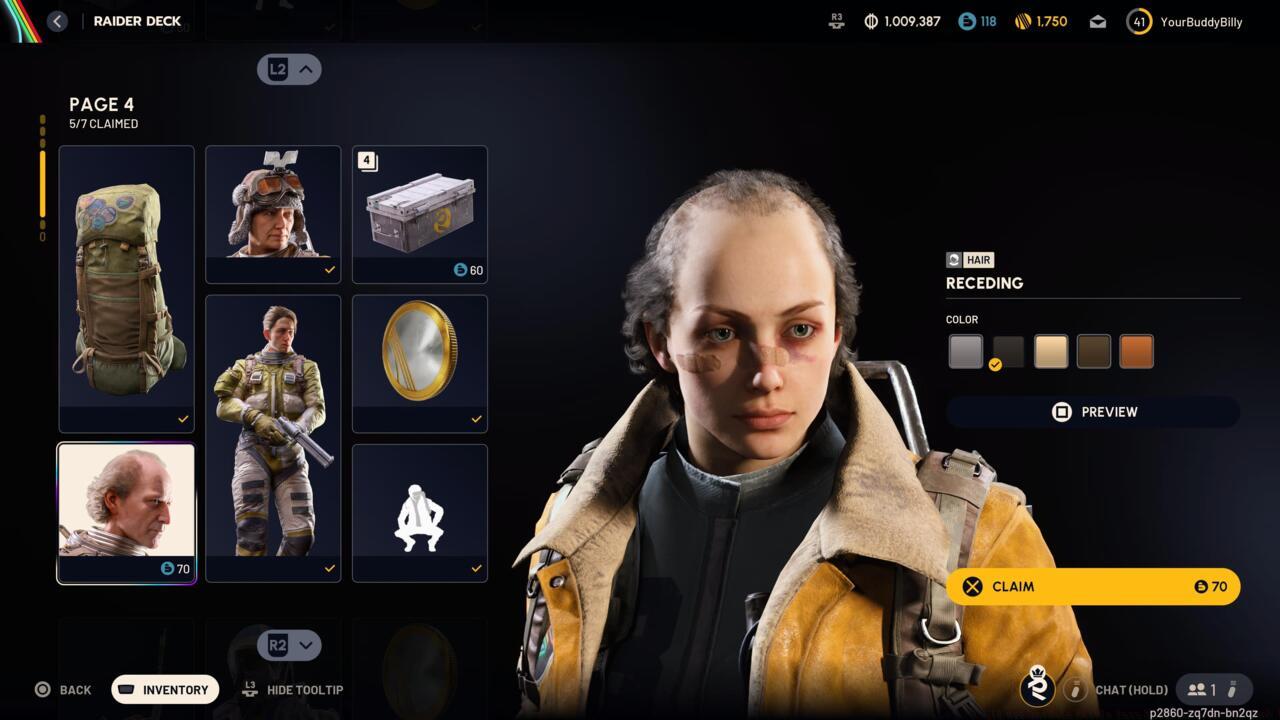Claim the Receding hair for 70
This screenshot has height=720, width=1280.
(x=1093, y=587)
